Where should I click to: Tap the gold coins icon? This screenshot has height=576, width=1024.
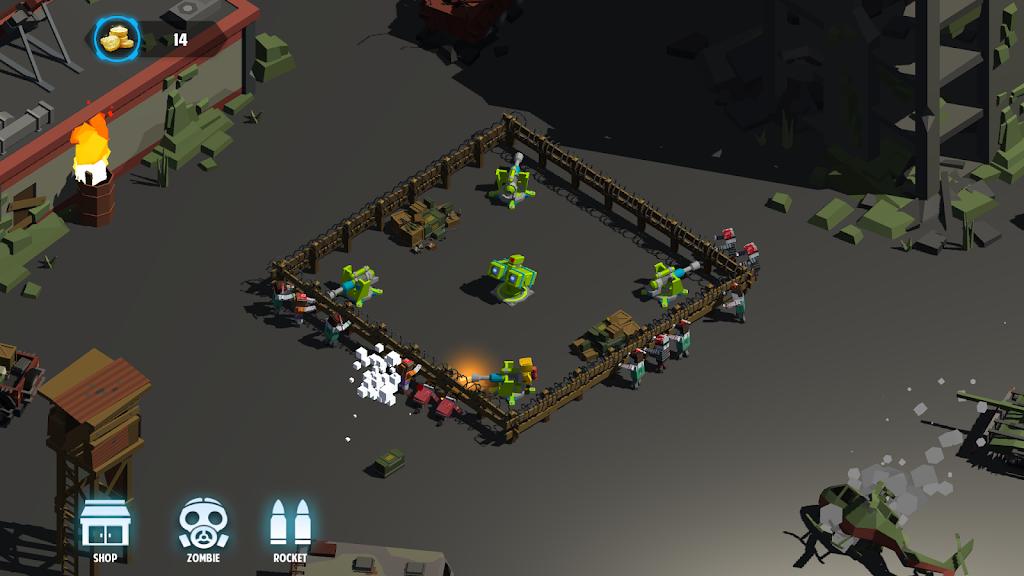click(x=118, y=39)
